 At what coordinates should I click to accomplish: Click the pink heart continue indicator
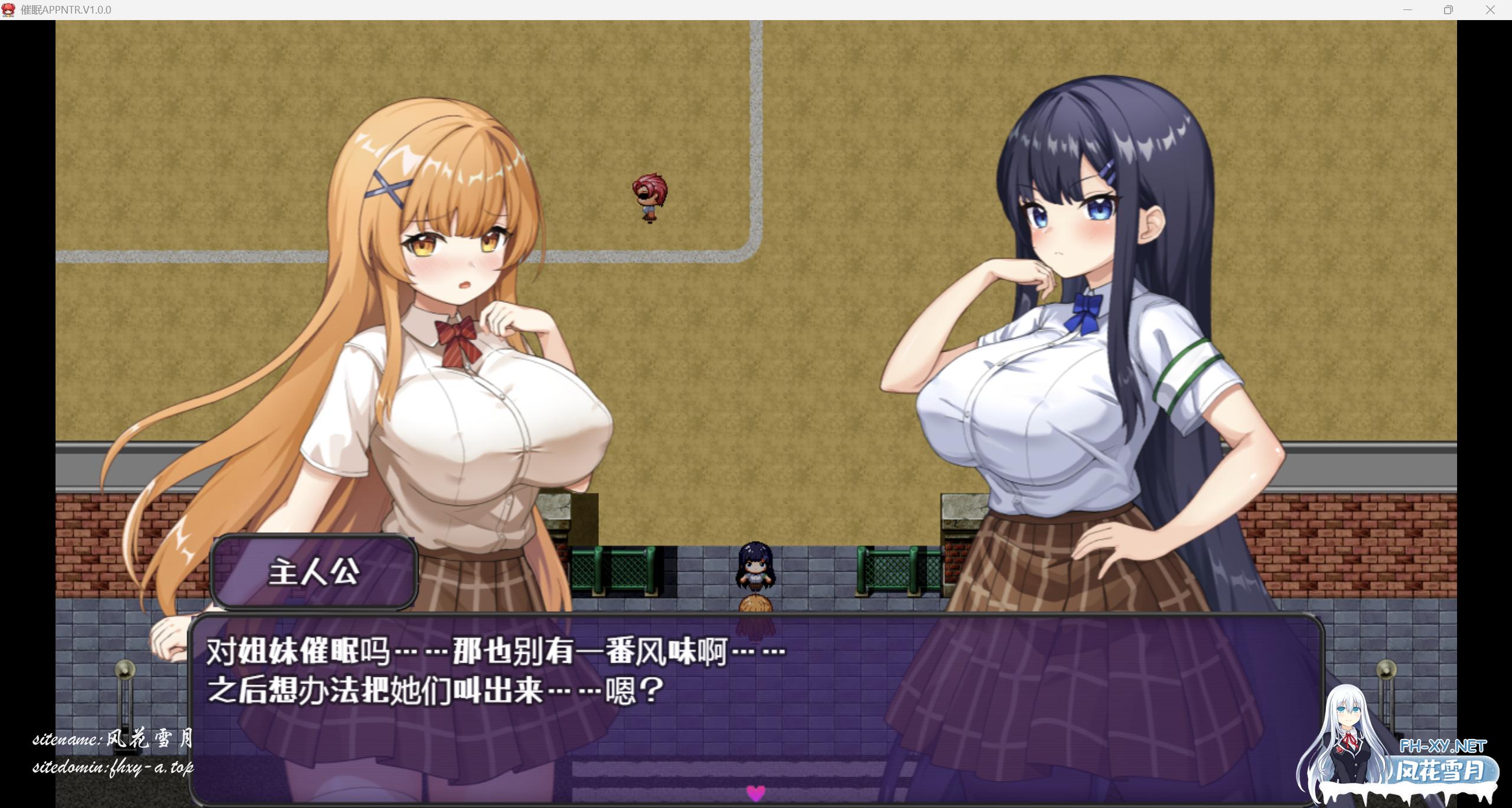point(756,794)
